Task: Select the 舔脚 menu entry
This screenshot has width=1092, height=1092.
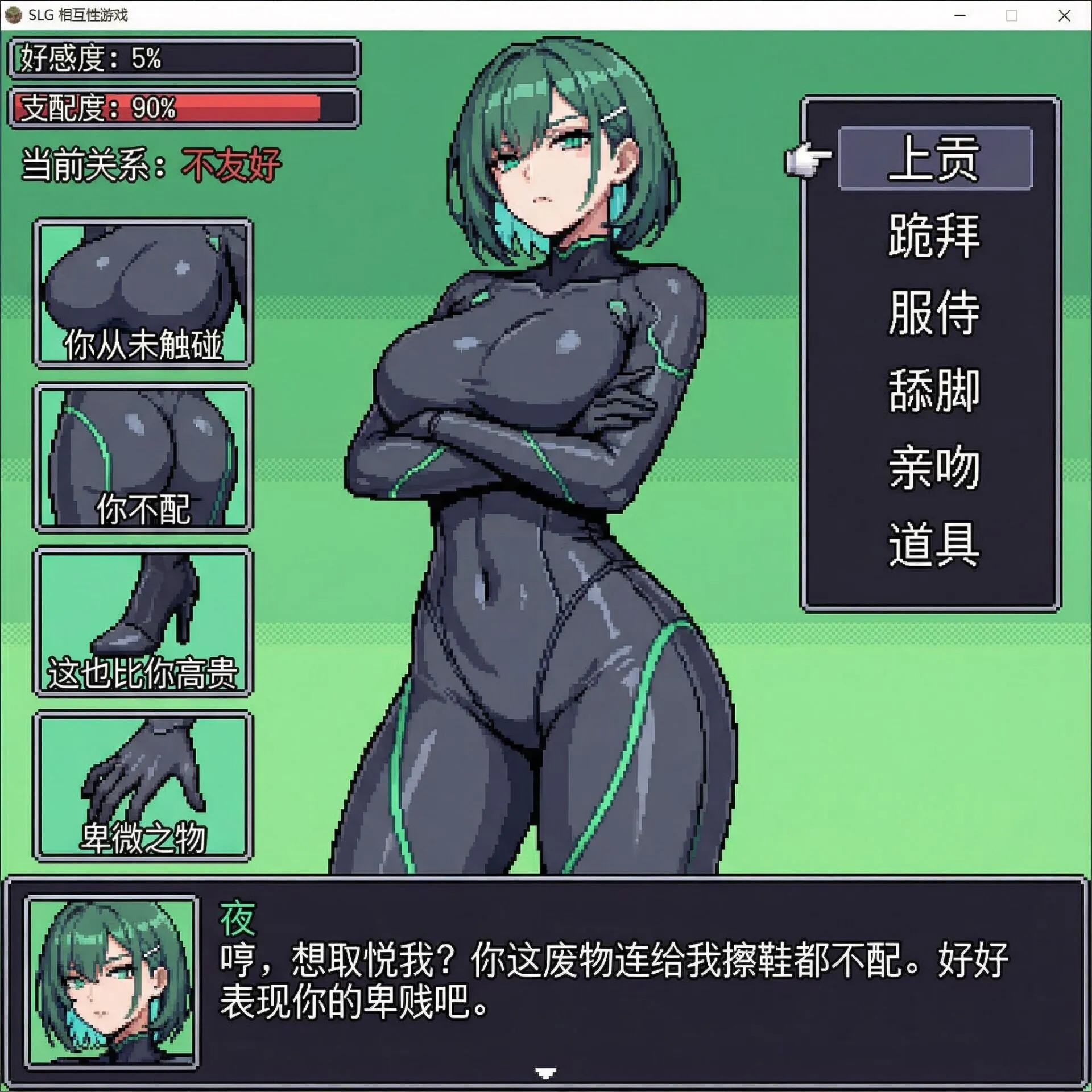Action: [934, 390]
